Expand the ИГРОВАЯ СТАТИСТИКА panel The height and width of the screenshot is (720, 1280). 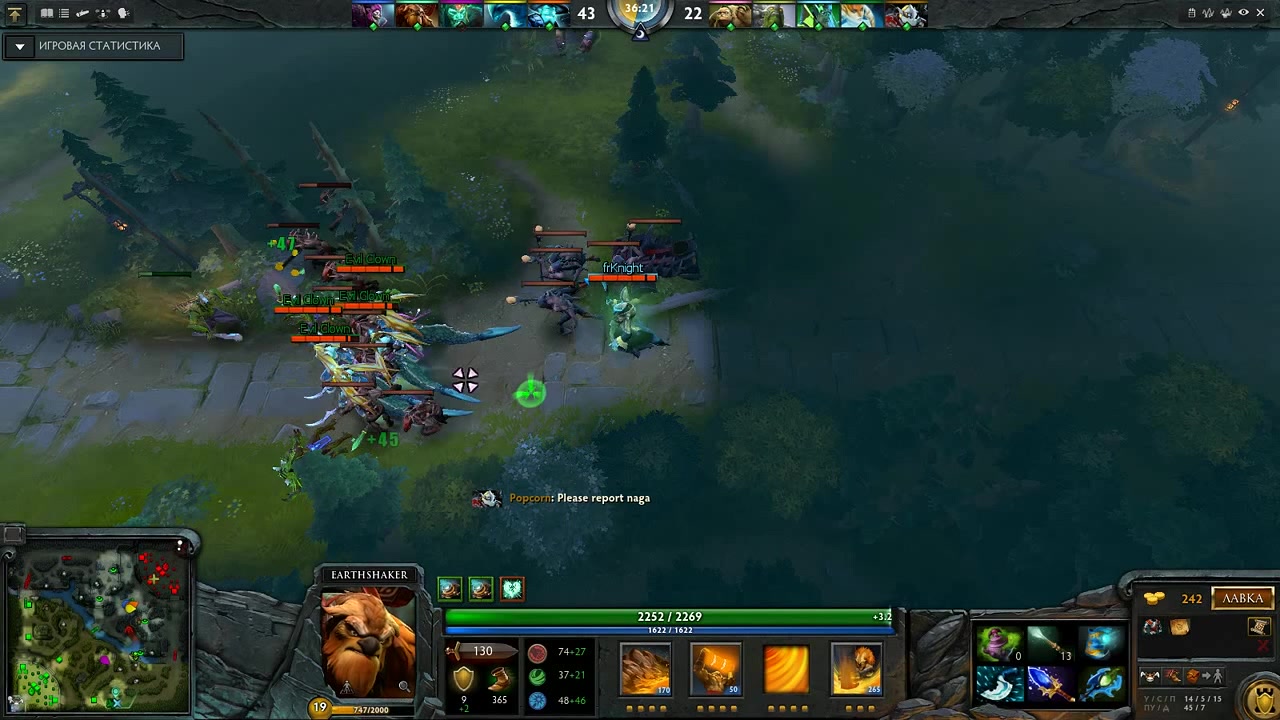pos(20,46)
